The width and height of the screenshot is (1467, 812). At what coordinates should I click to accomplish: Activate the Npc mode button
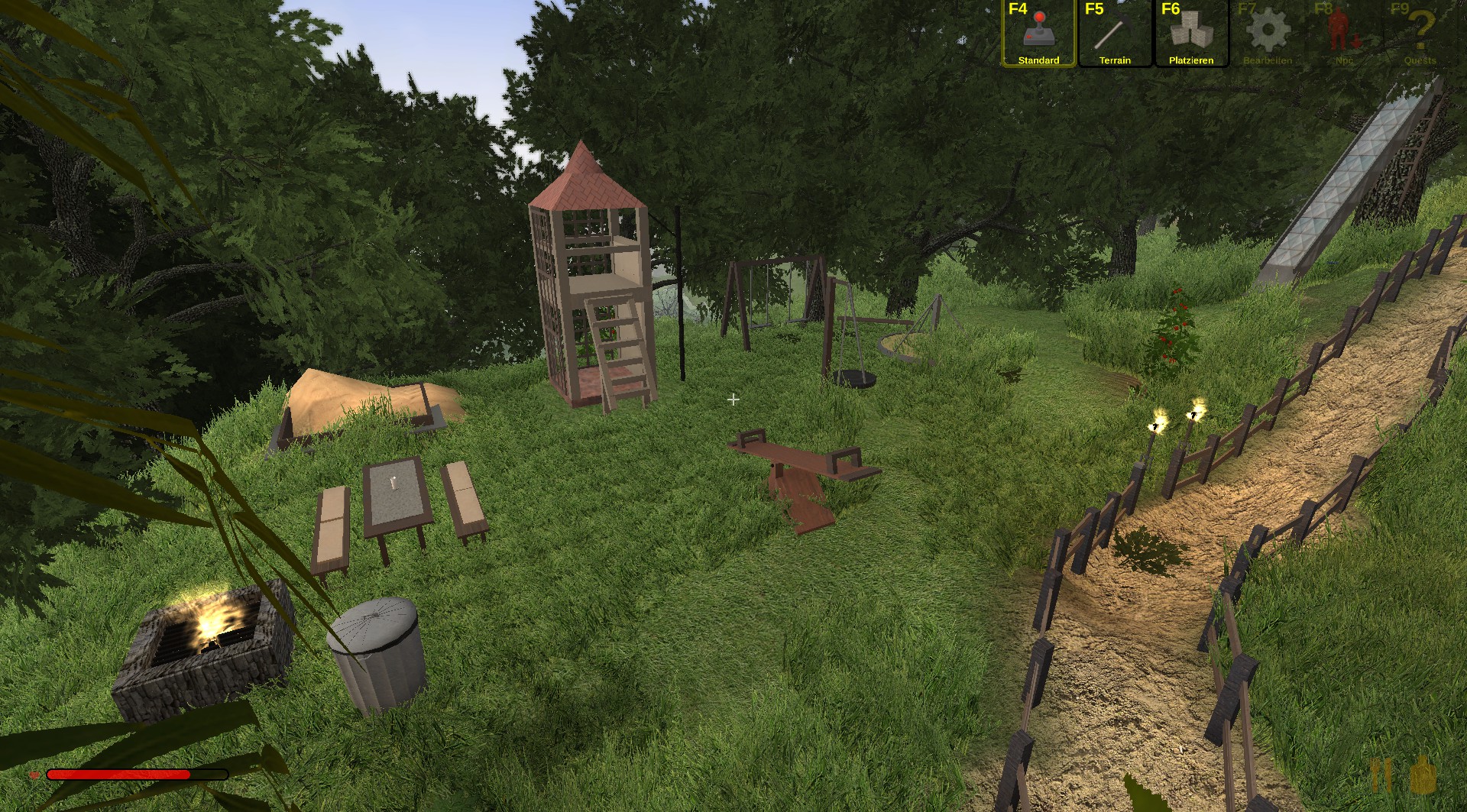pos(1344,34)
